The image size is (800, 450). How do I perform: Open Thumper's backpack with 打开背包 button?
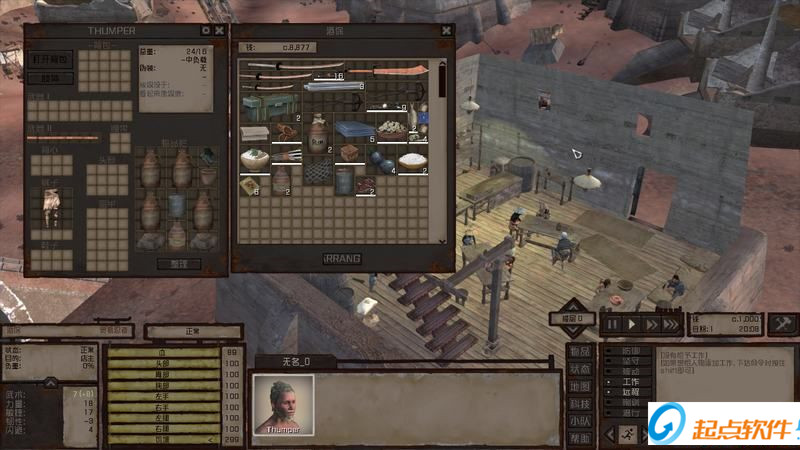point(51,59)
